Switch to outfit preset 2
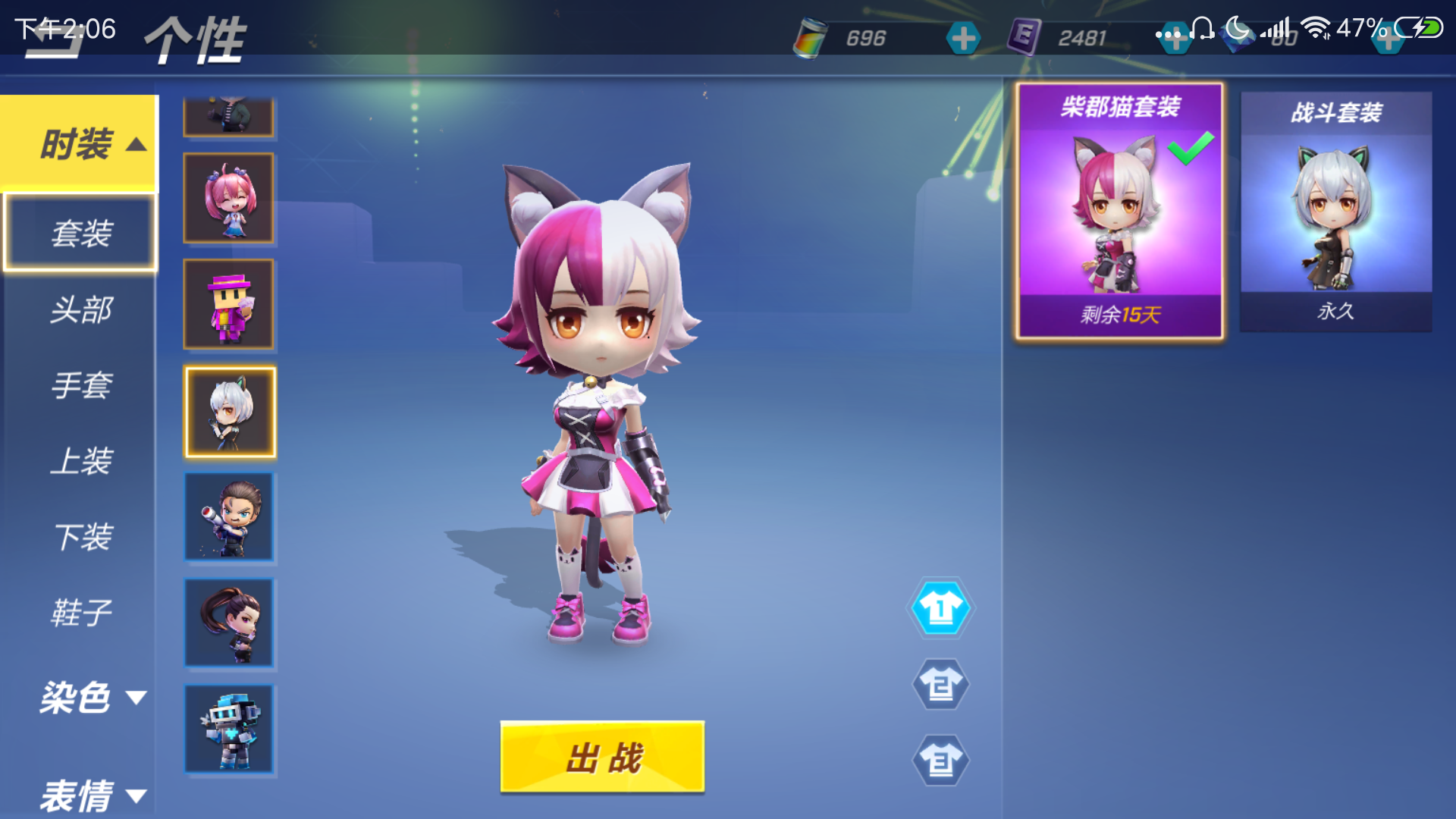The image size is (1456, 819). [940, 684]
